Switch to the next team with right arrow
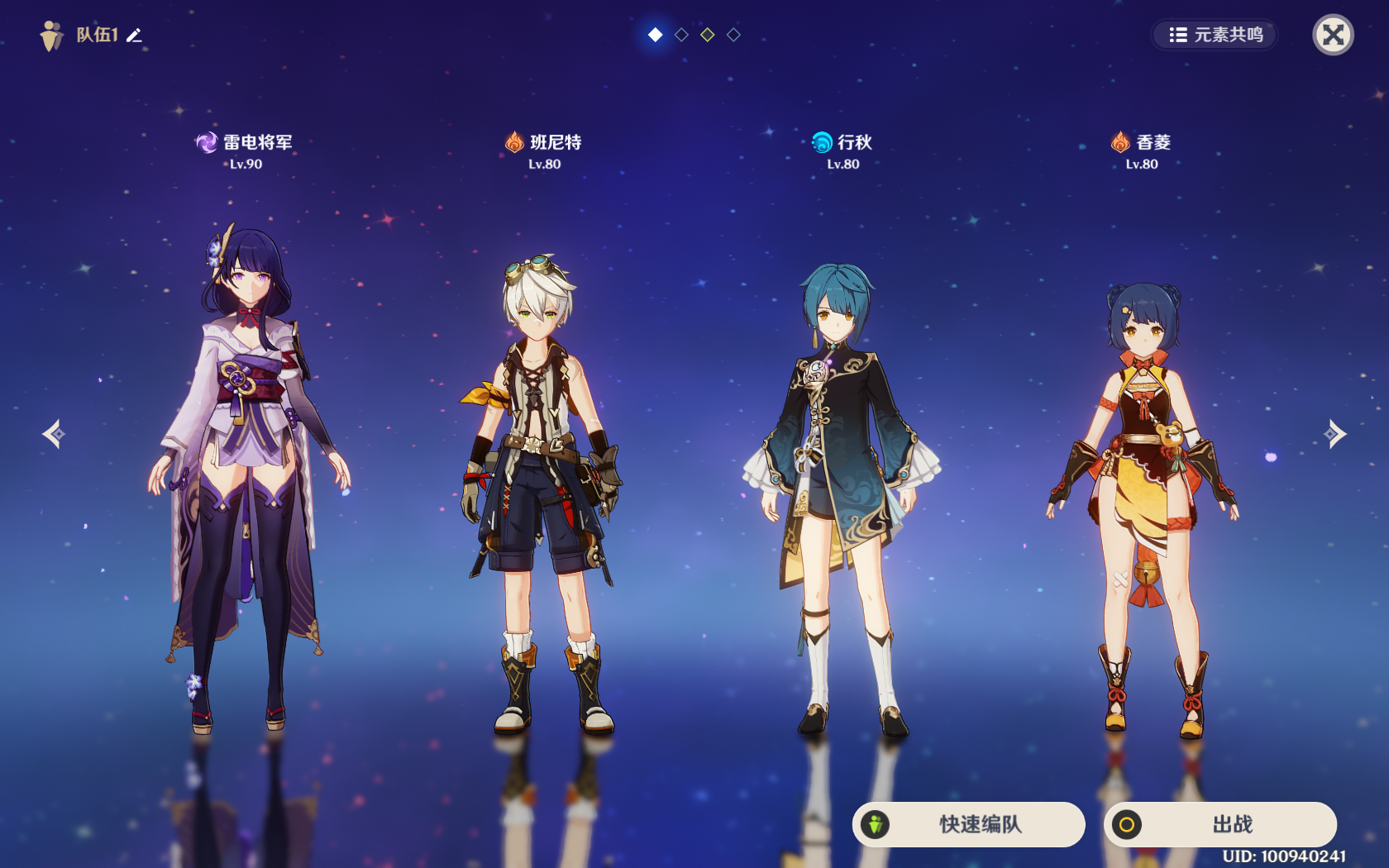Image resolution: width=1389 pixels, height=868 pixels. click(1334, 434)
